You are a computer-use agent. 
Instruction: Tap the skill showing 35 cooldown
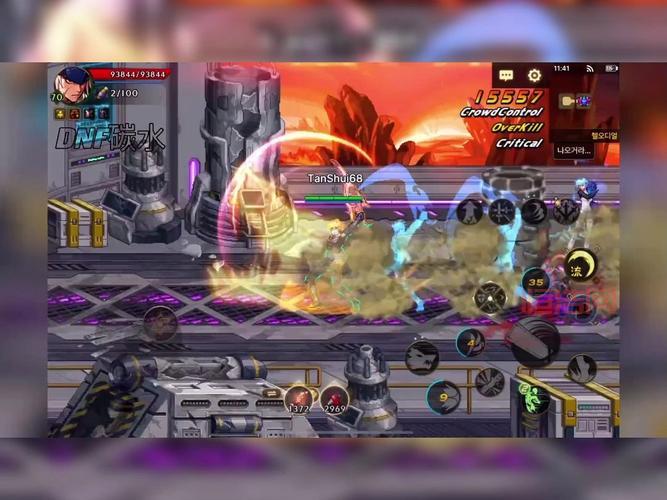coord(536,283)
